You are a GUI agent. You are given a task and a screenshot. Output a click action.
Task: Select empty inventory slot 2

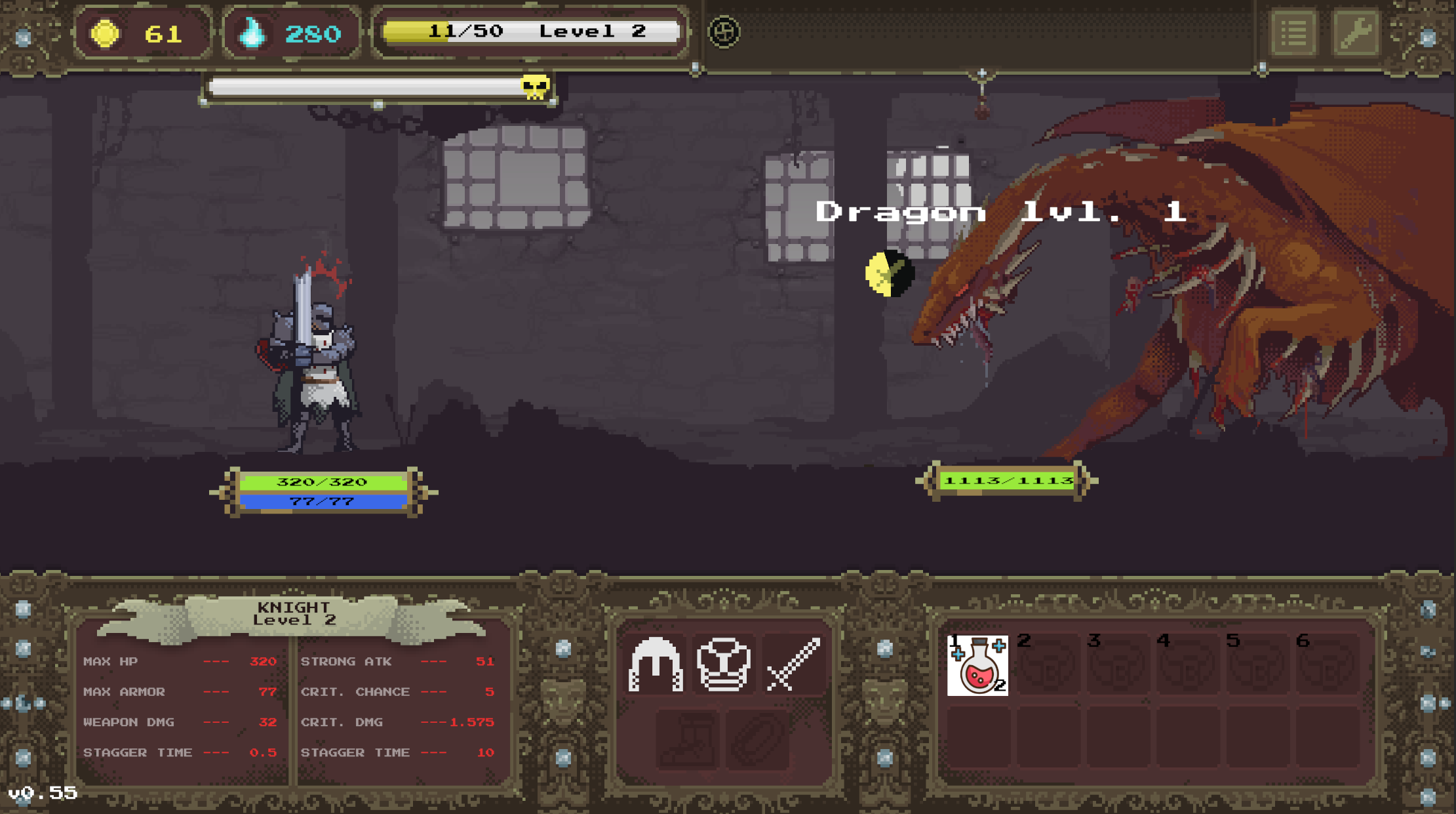point(1048,666)
